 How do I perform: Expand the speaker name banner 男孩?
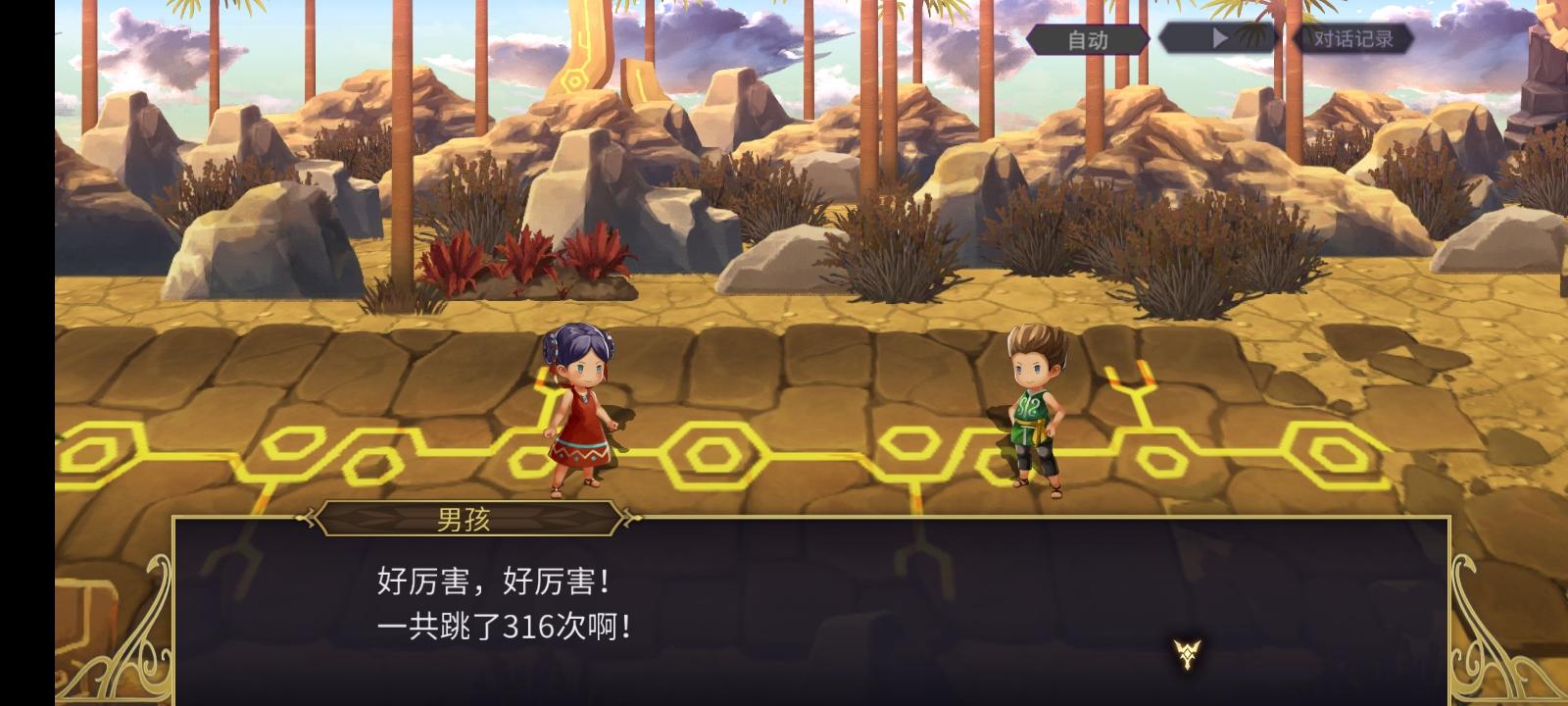pyautogui.click(x=465, y=519)
